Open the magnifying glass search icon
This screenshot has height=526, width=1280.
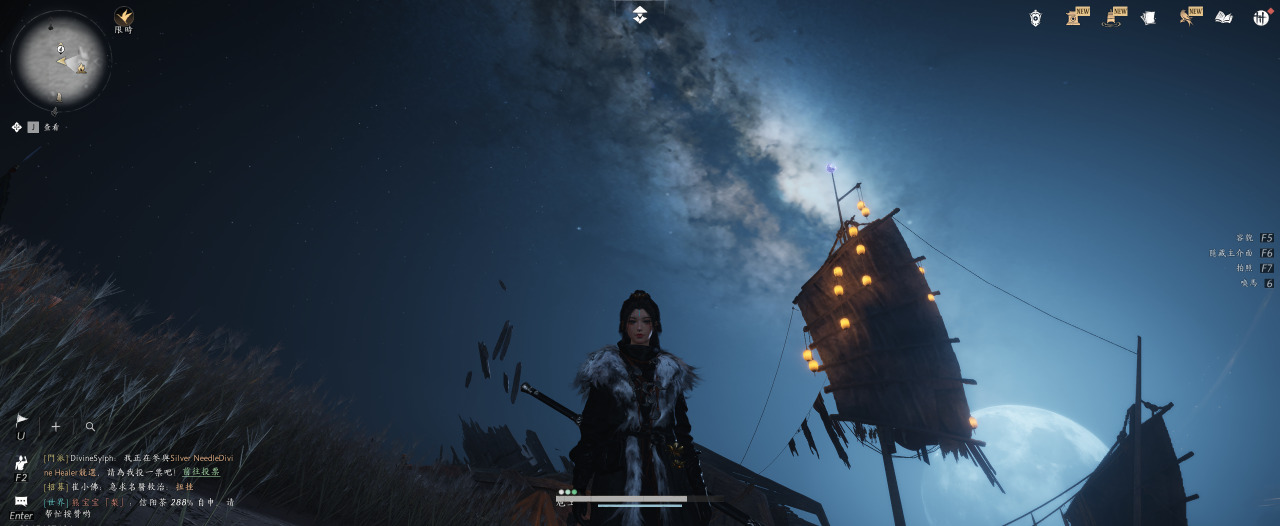(x=90, y=426)
